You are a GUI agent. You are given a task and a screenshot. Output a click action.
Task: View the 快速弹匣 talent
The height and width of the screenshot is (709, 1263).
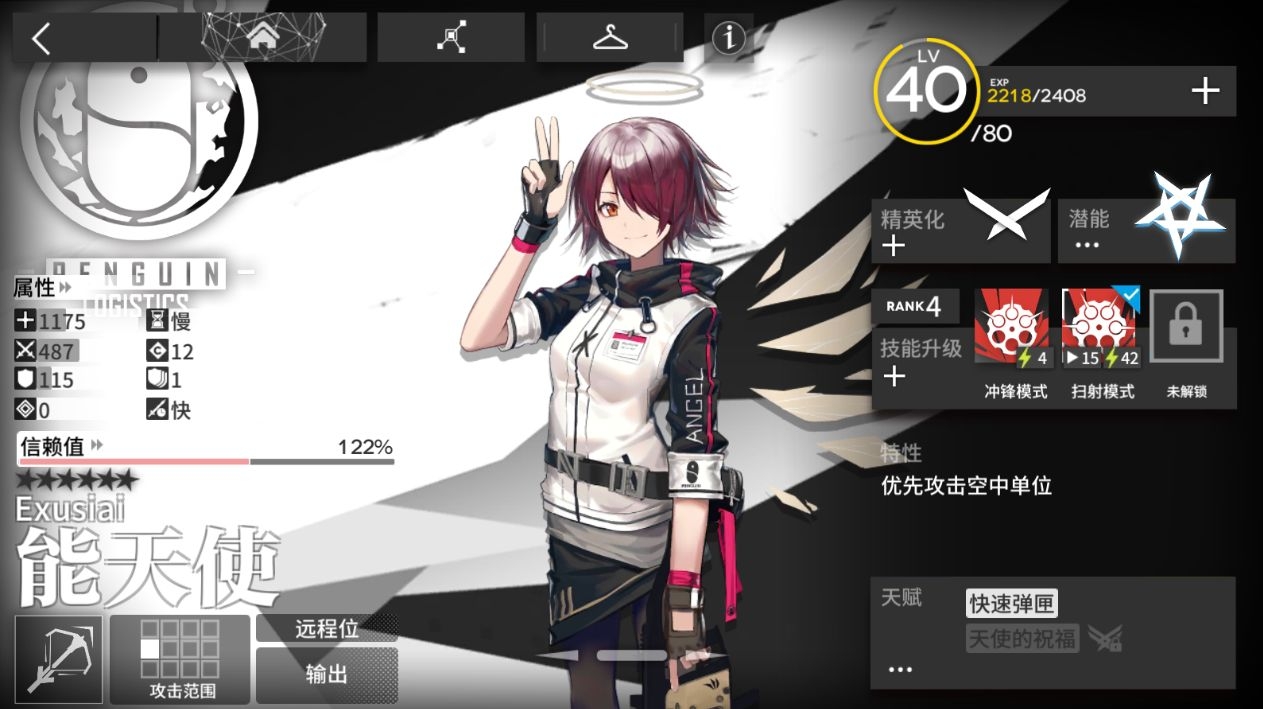pyautogui.click(x=1010, y=603)
